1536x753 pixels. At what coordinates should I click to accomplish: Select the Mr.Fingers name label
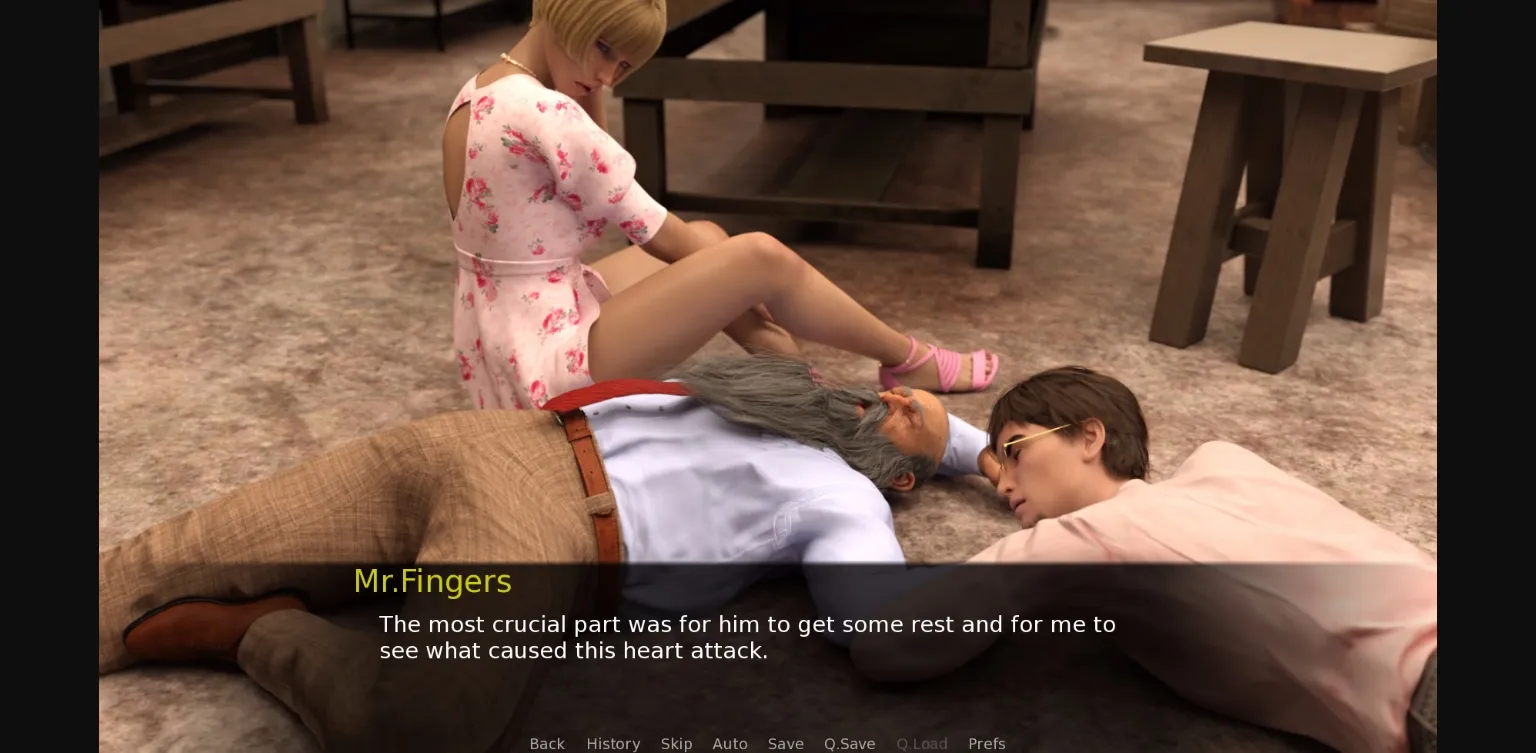(432, 581)
